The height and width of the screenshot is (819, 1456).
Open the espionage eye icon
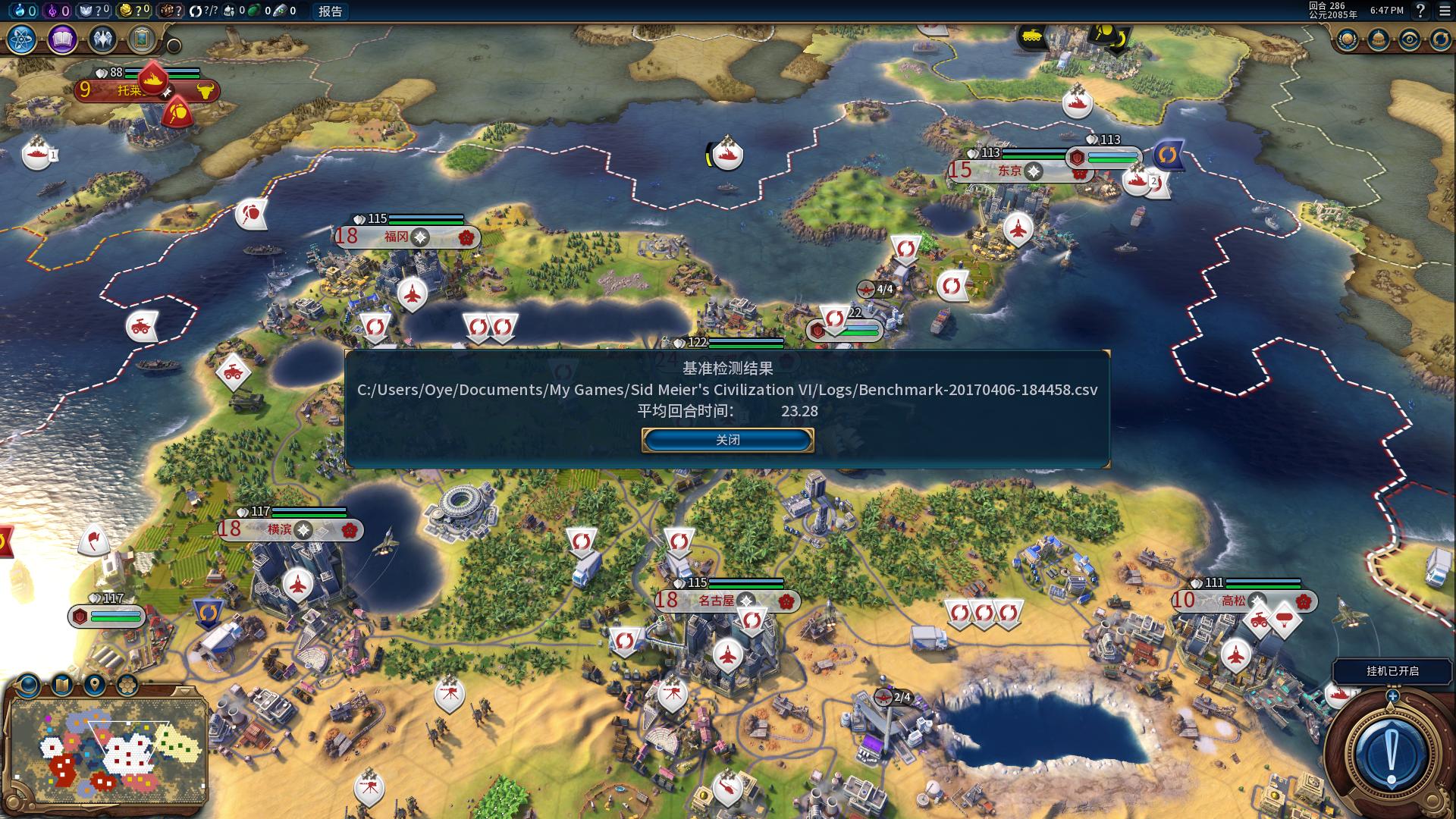tap(1410, 39)
